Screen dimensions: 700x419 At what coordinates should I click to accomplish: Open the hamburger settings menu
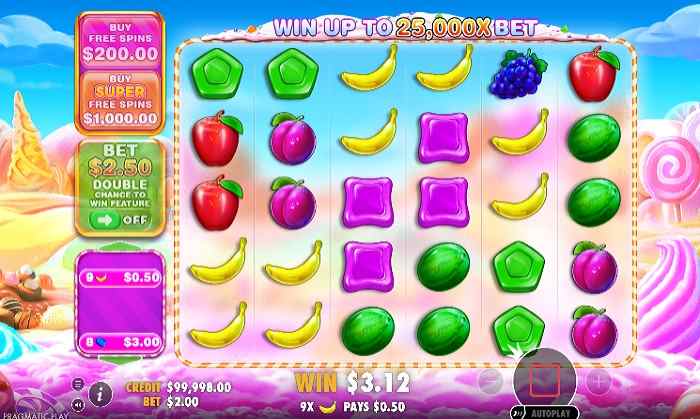(79, 383)
